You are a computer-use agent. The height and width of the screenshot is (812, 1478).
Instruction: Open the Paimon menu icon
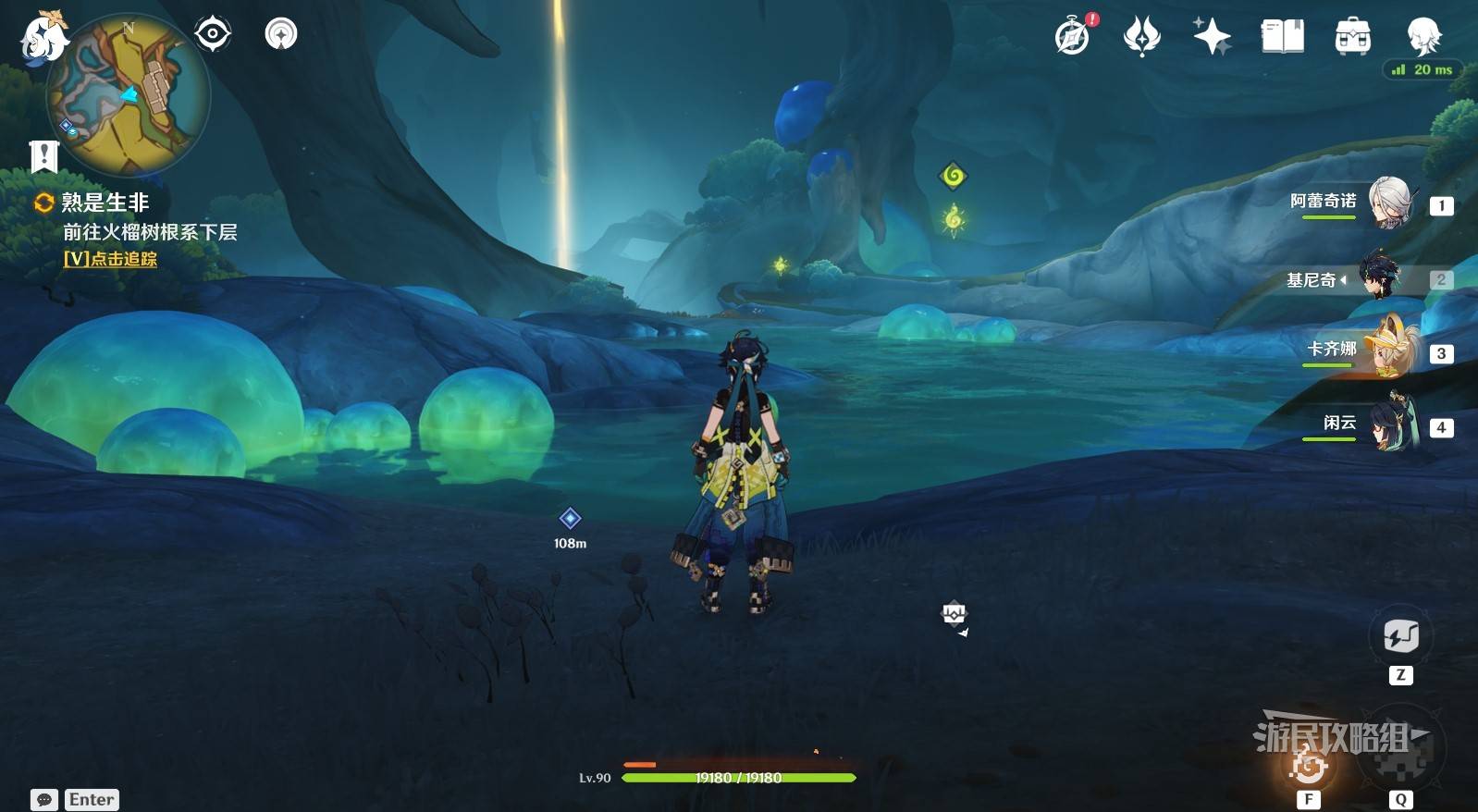[42, 37]
